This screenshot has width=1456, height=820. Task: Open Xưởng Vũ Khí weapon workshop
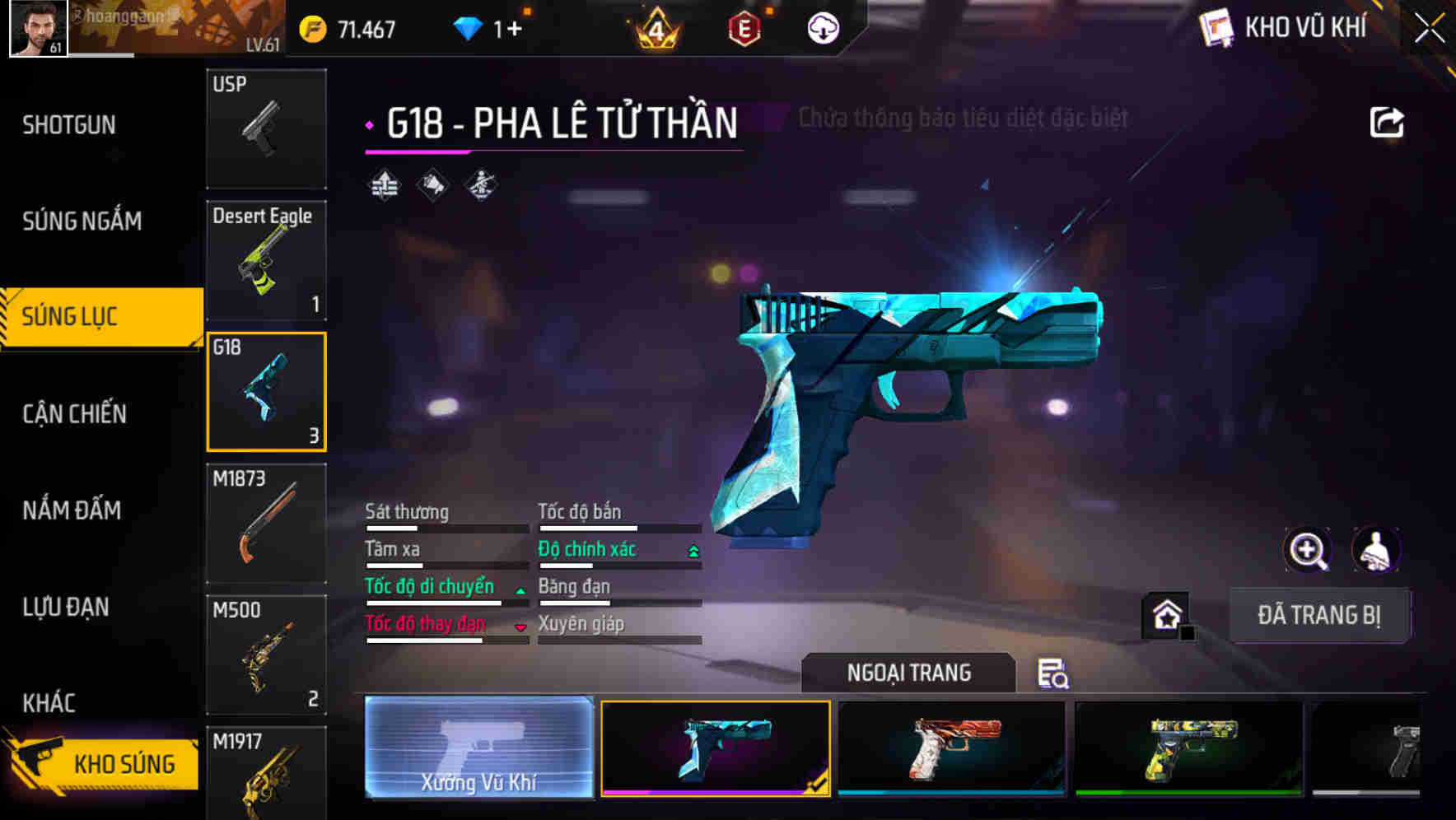478,749
